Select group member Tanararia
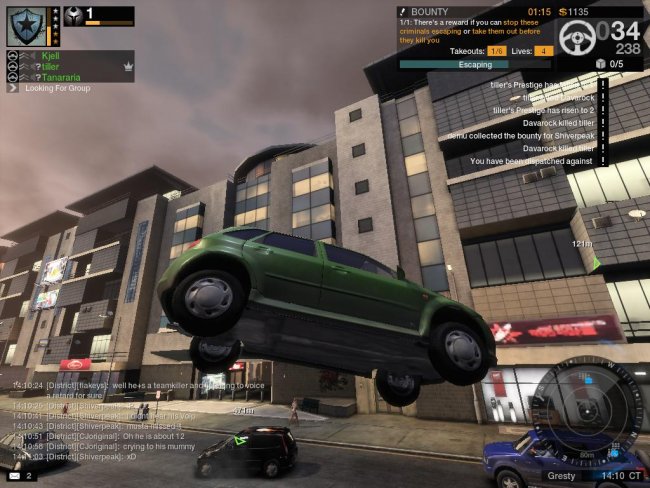Screen dimensions: 650x488 pyautogui.click(x=63, y=76)
